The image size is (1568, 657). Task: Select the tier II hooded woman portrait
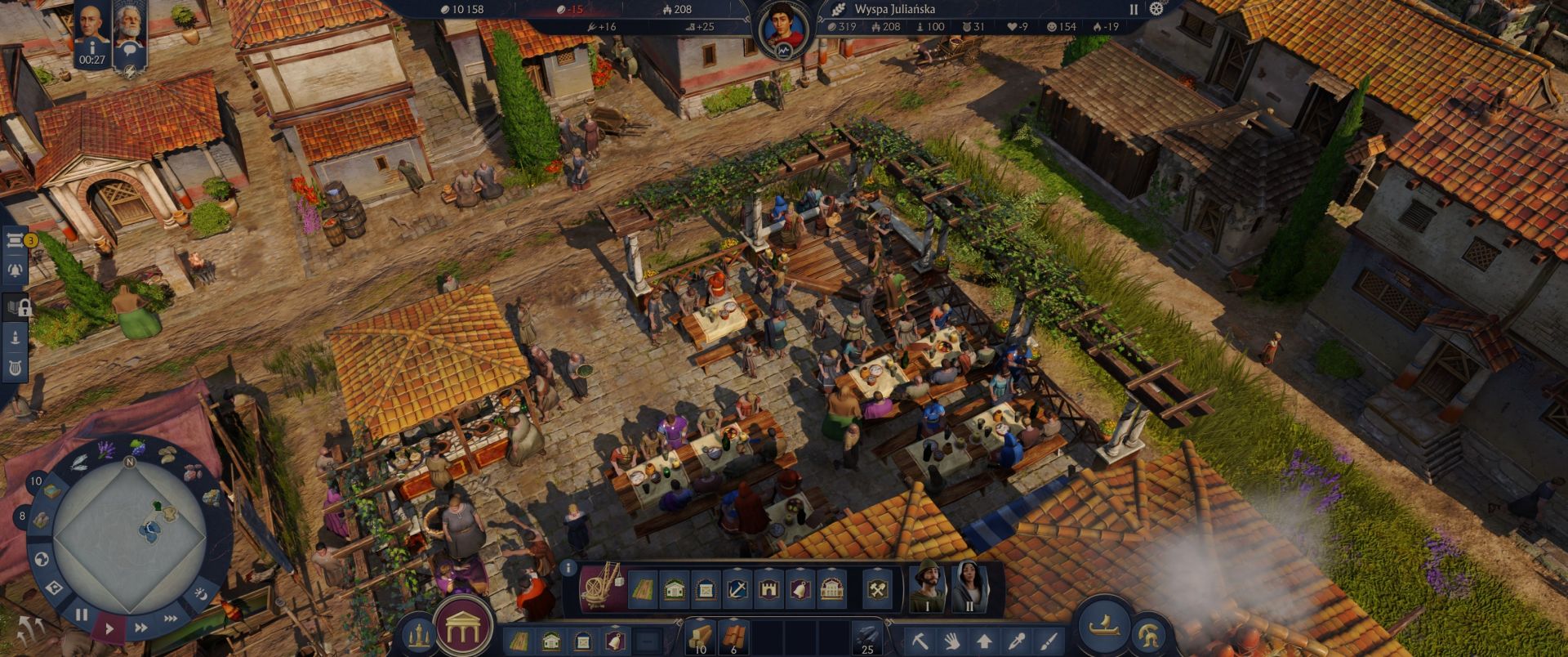click(x=969, y=585)
